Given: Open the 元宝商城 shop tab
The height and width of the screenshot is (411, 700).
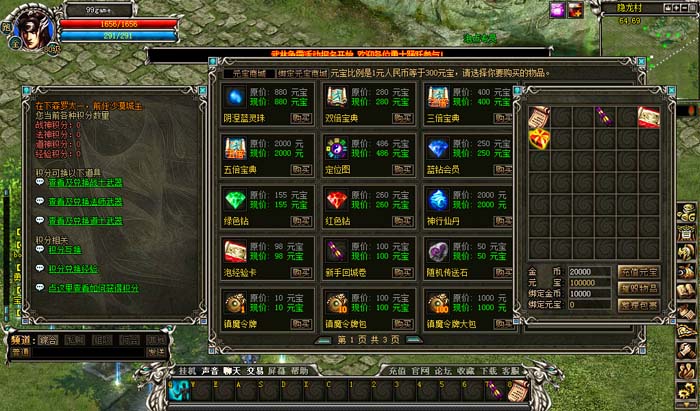Looking at the screenshot, I should coord(243,73).
